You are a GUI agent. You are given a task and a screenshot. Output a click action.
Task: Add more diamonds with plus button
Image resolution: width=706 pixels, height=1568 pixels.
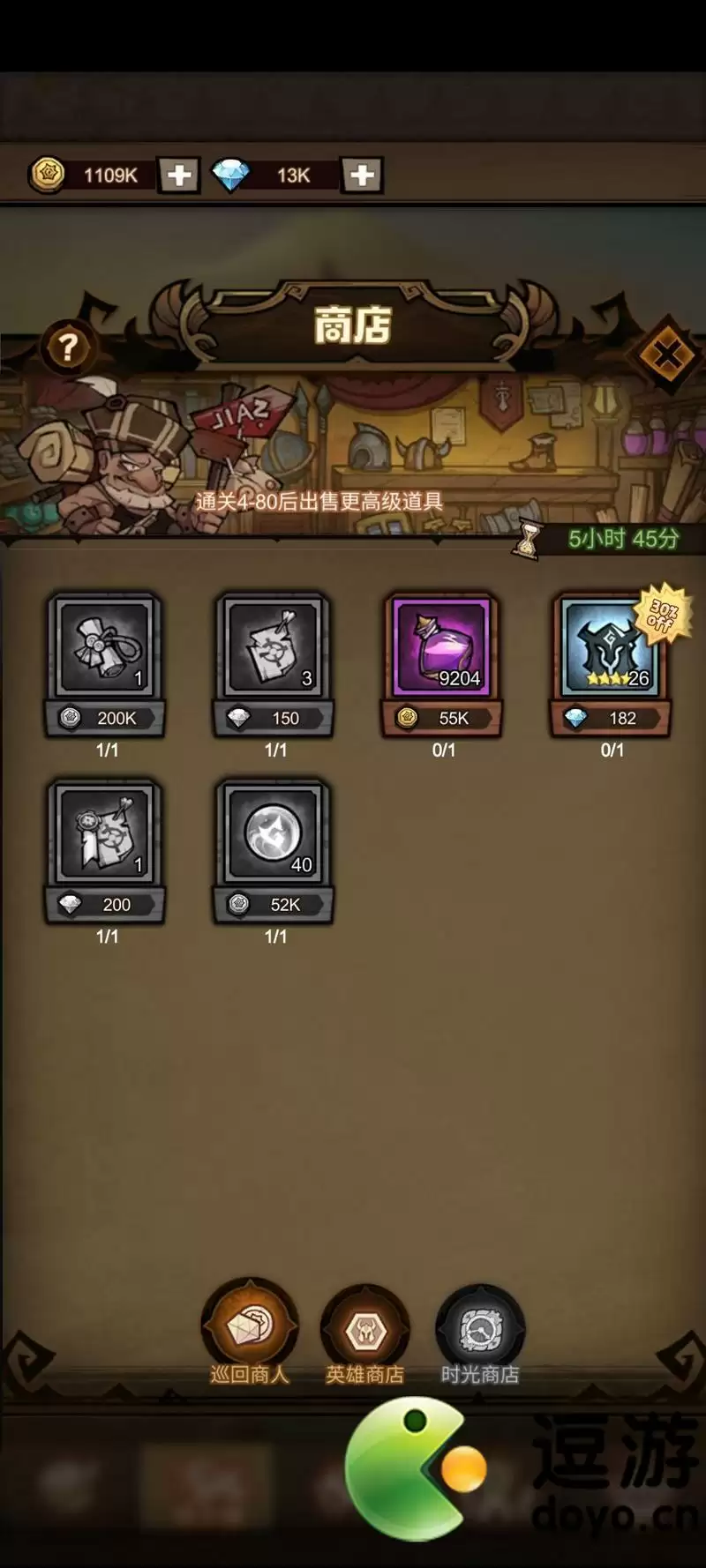coord(362,175)
